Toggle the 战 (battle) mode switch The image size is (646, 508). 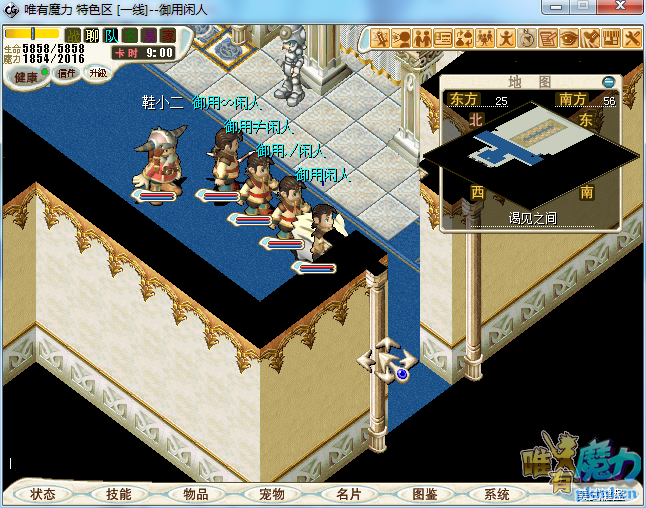click(x=73, y=36)
